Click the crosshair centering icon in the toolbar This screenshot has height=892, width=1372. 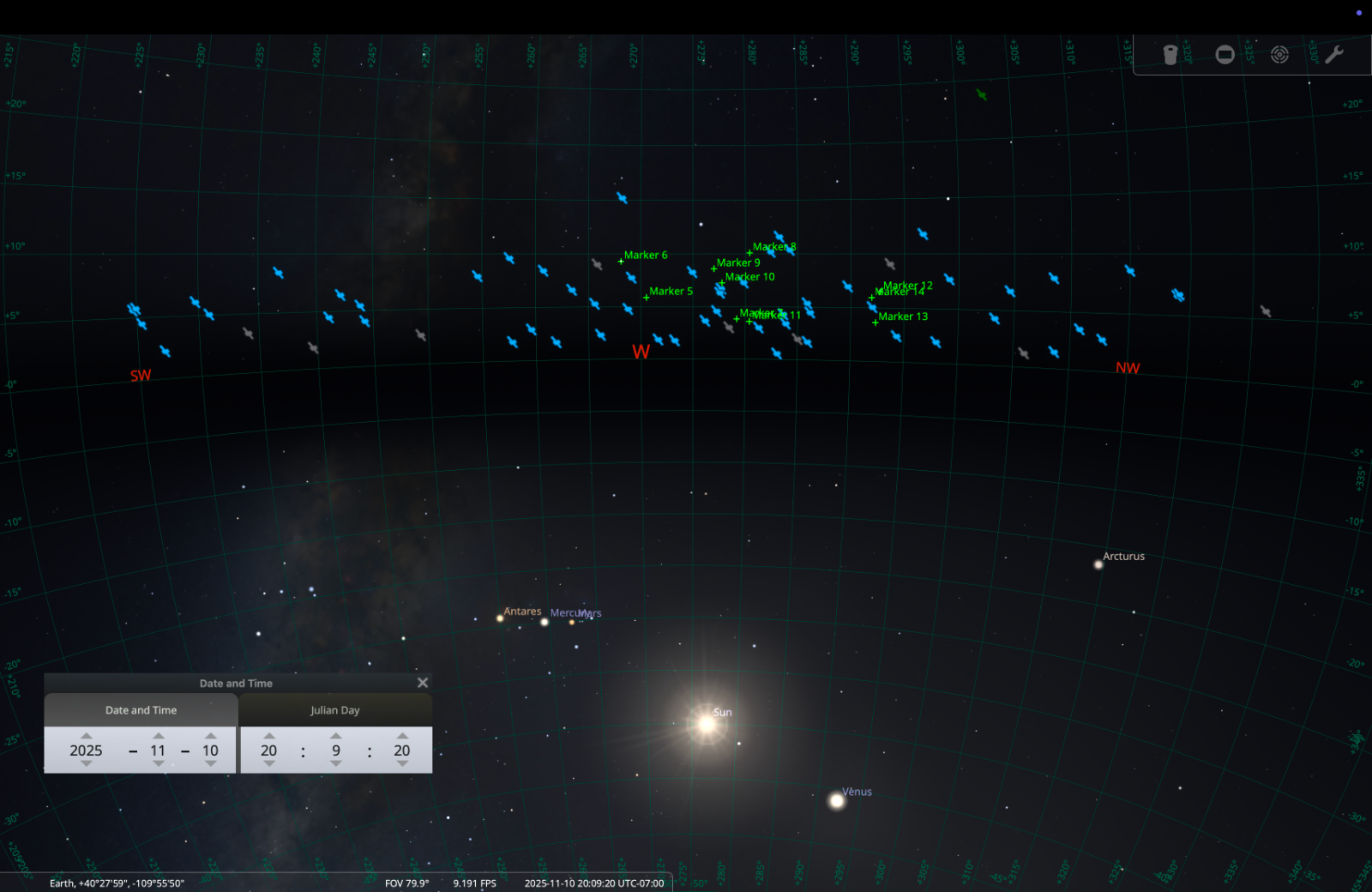coord(1279,54)
